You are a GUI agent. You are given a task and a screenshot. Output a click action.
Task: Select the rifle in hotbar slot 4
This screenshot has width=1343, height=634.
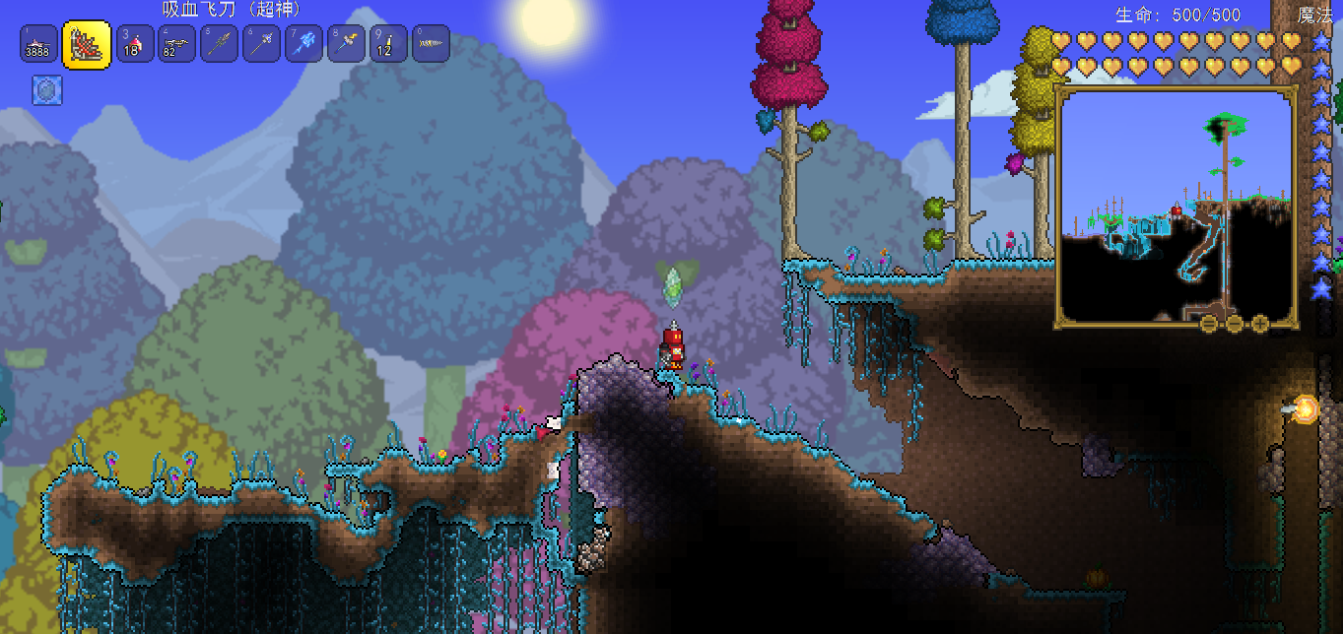pyautogui.click(x=177, y=44)
